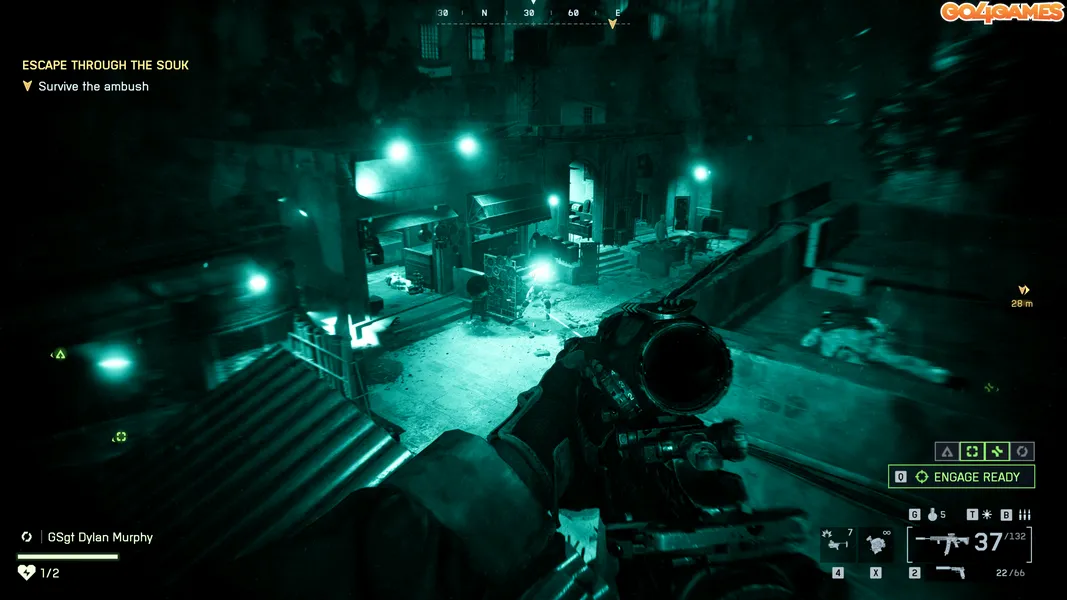Click the GSgt Dylan Murphy class icon

[27, 537]
